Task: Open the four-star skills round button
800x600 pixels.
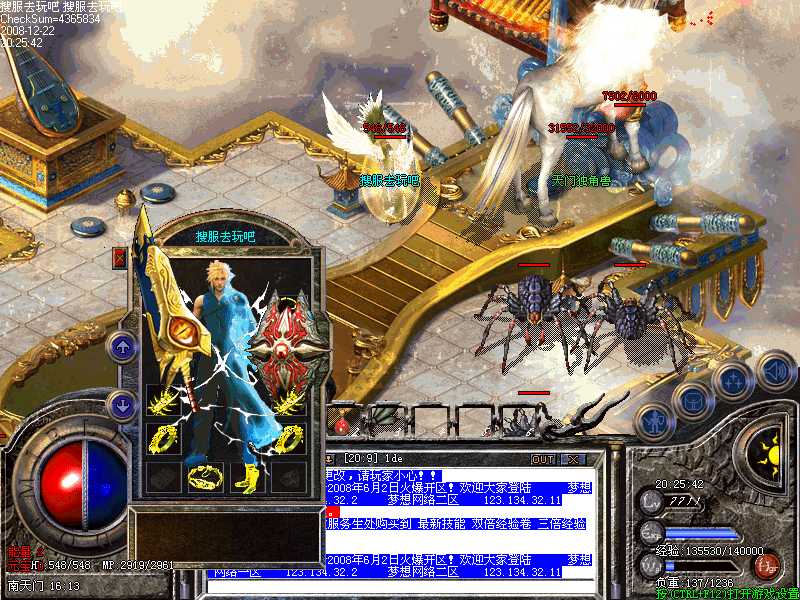Action: (734, 380)
